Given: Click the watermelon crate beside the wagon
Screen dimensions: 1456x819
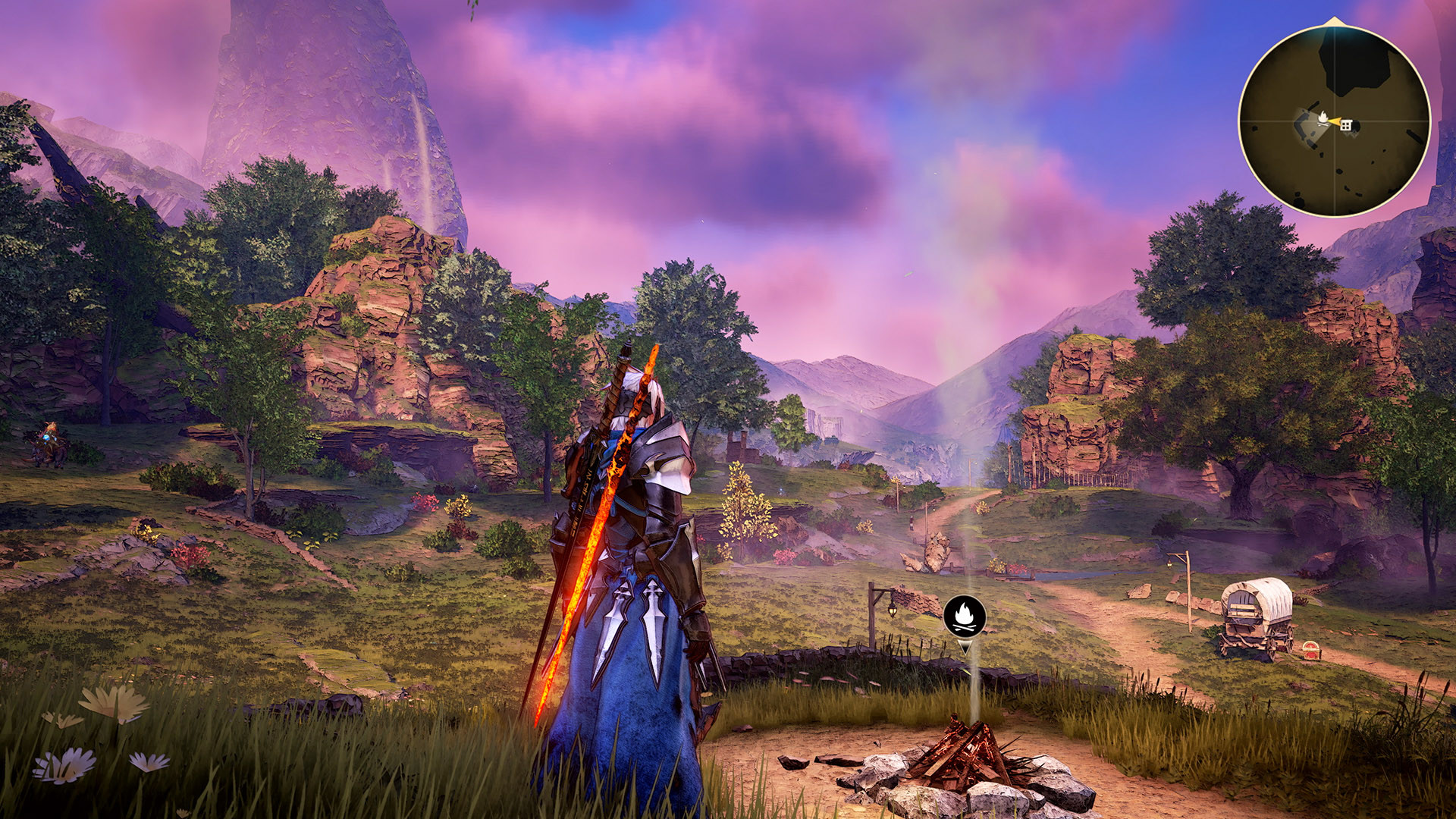Looking at the screenshot, I should [1311, 651].
